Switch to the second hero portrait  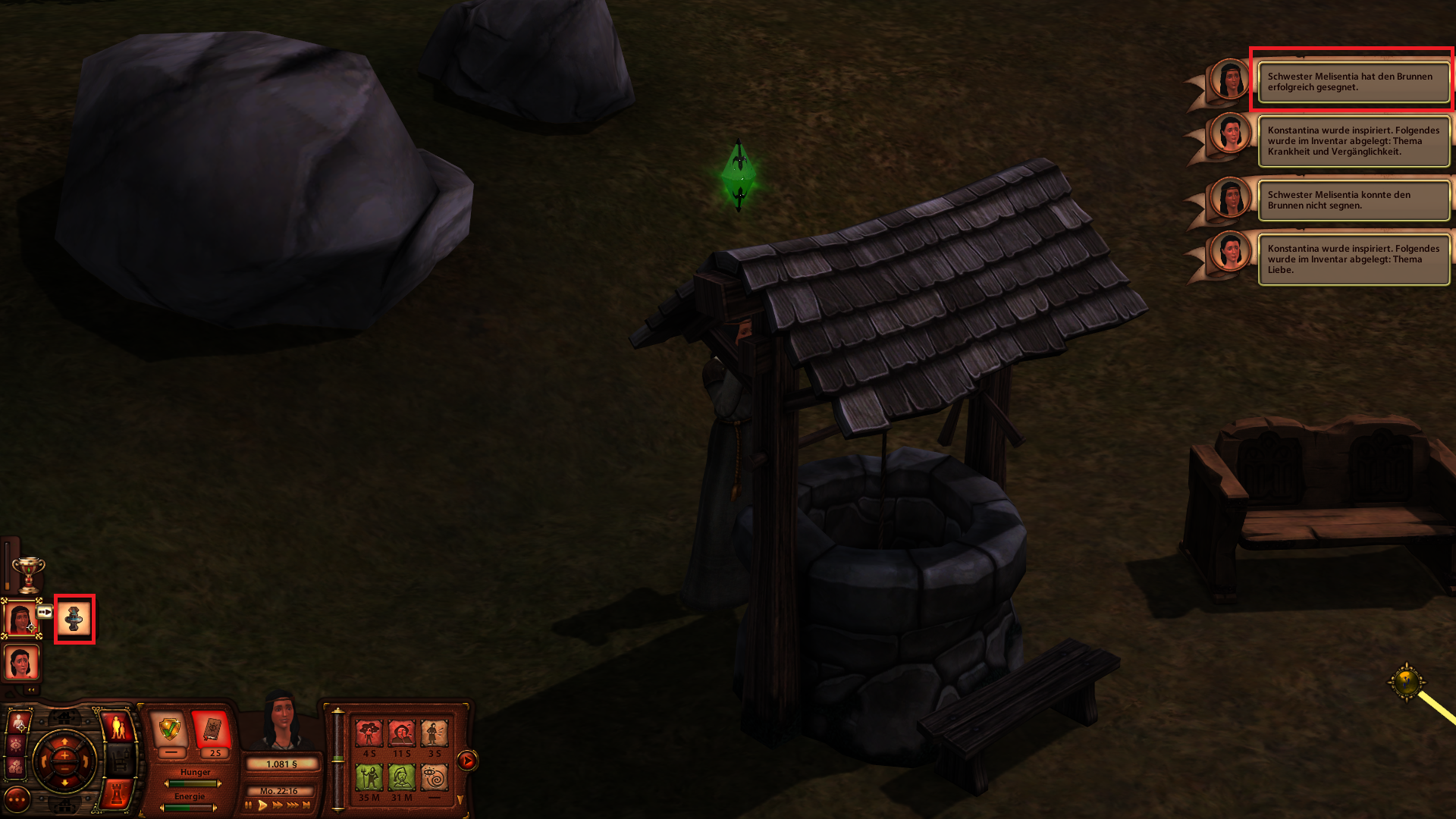(x=20, y=663)
